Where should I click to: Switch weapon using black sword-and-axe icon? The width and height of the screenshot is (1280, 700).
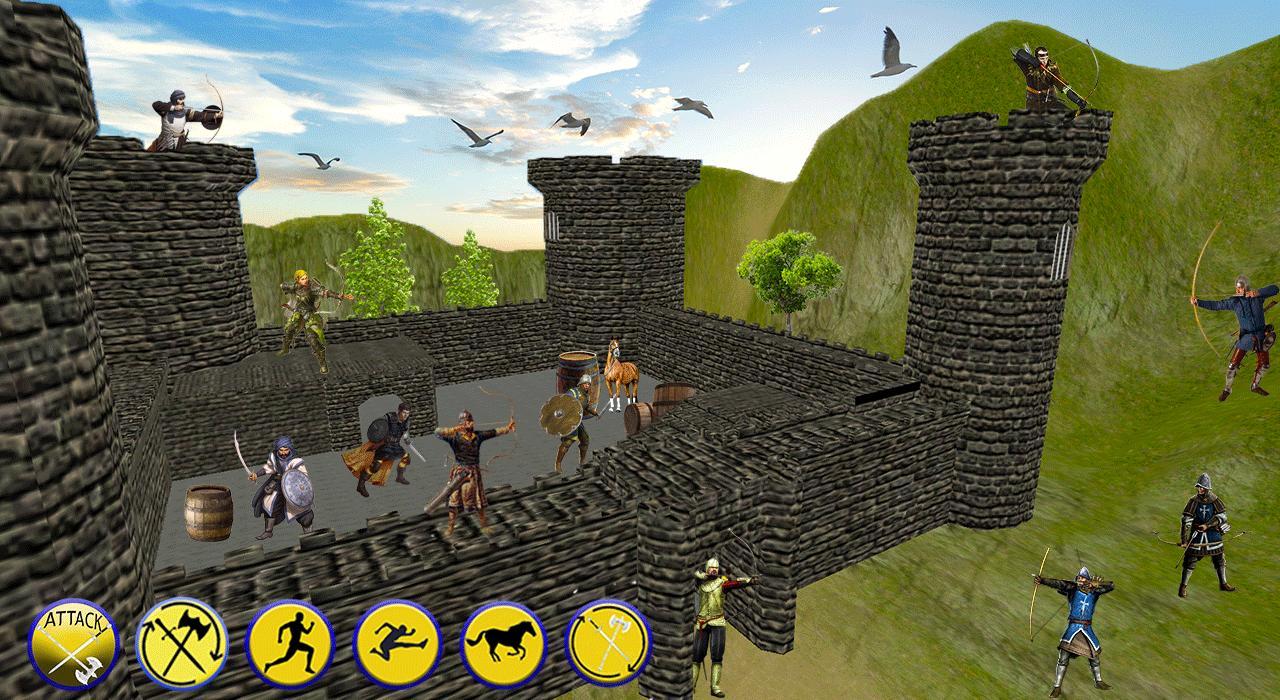[x=181, y=643]
